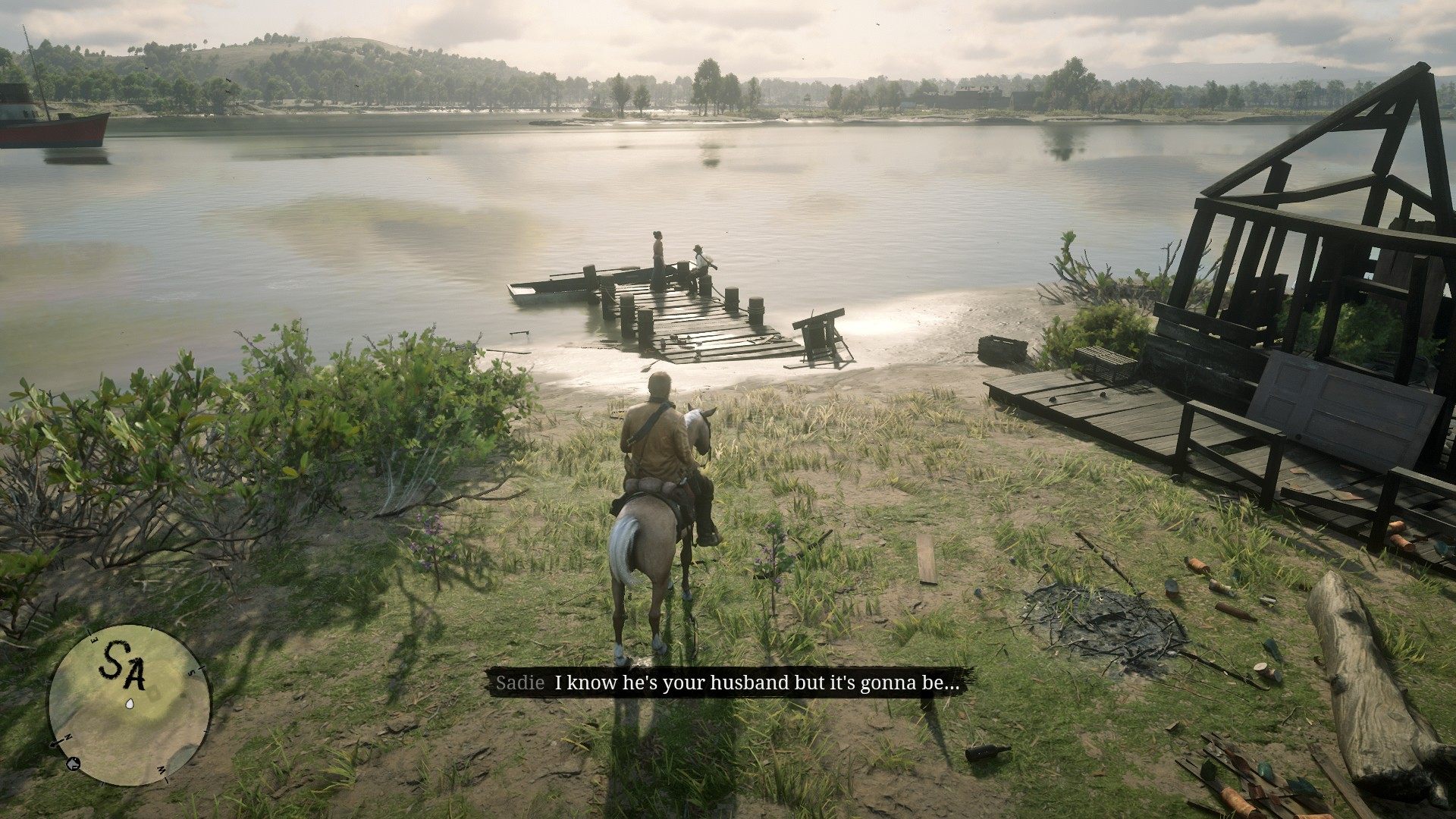
Task: Click the S compass marker on the minimap
Action: 193,670
